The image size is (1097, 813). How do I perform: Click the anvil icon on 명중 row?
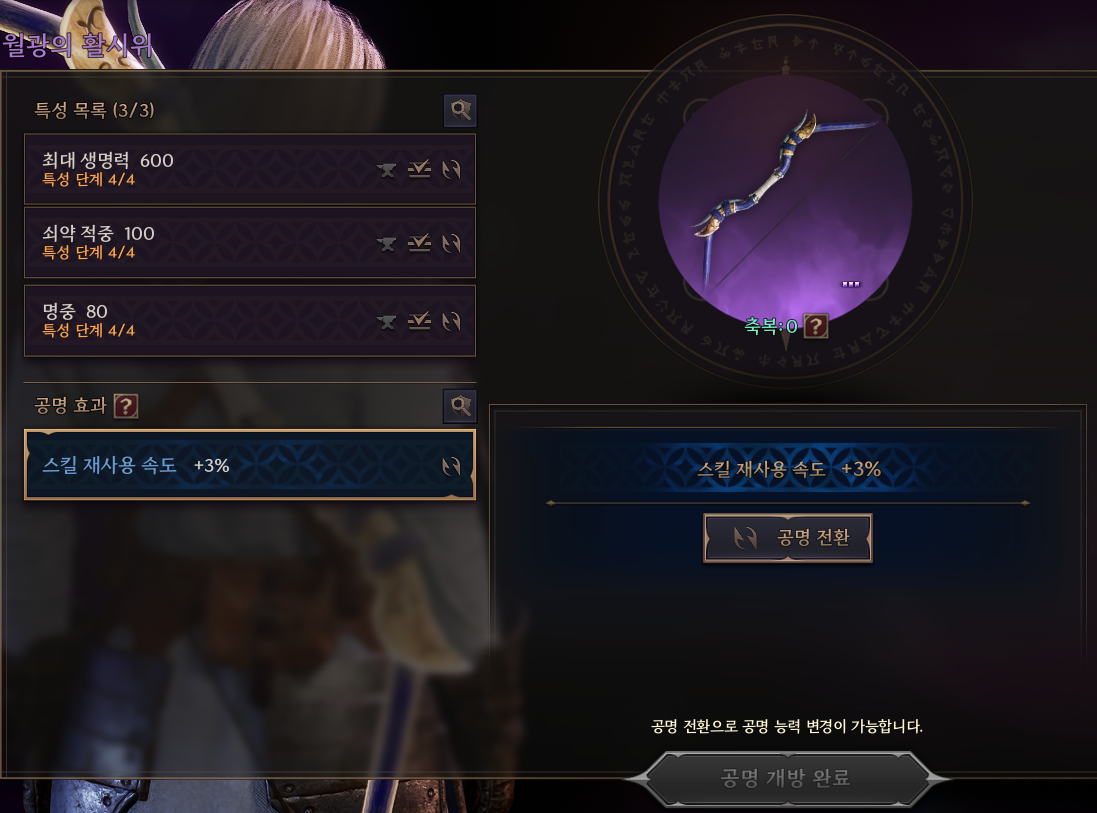387,321
